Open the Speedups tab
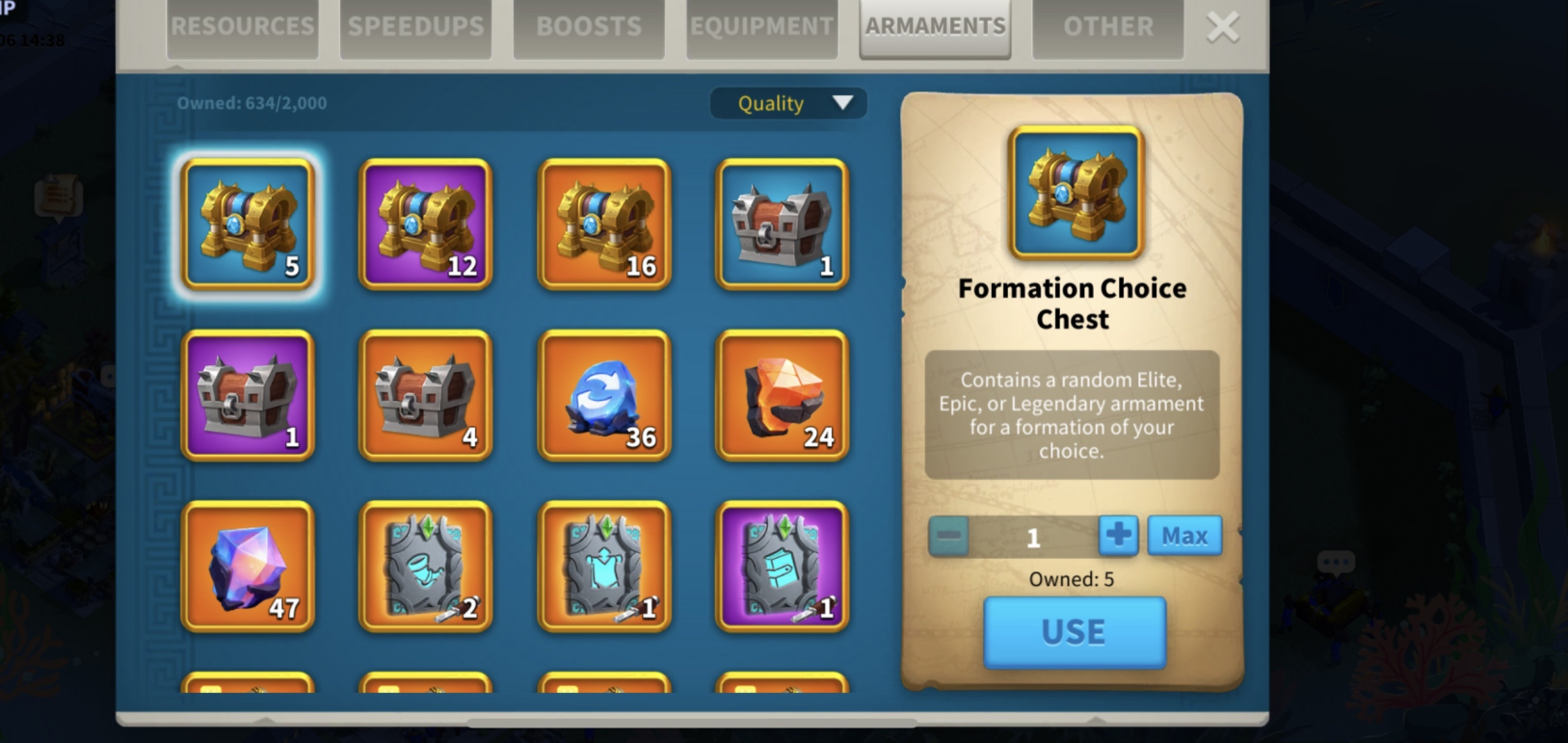 415,27
